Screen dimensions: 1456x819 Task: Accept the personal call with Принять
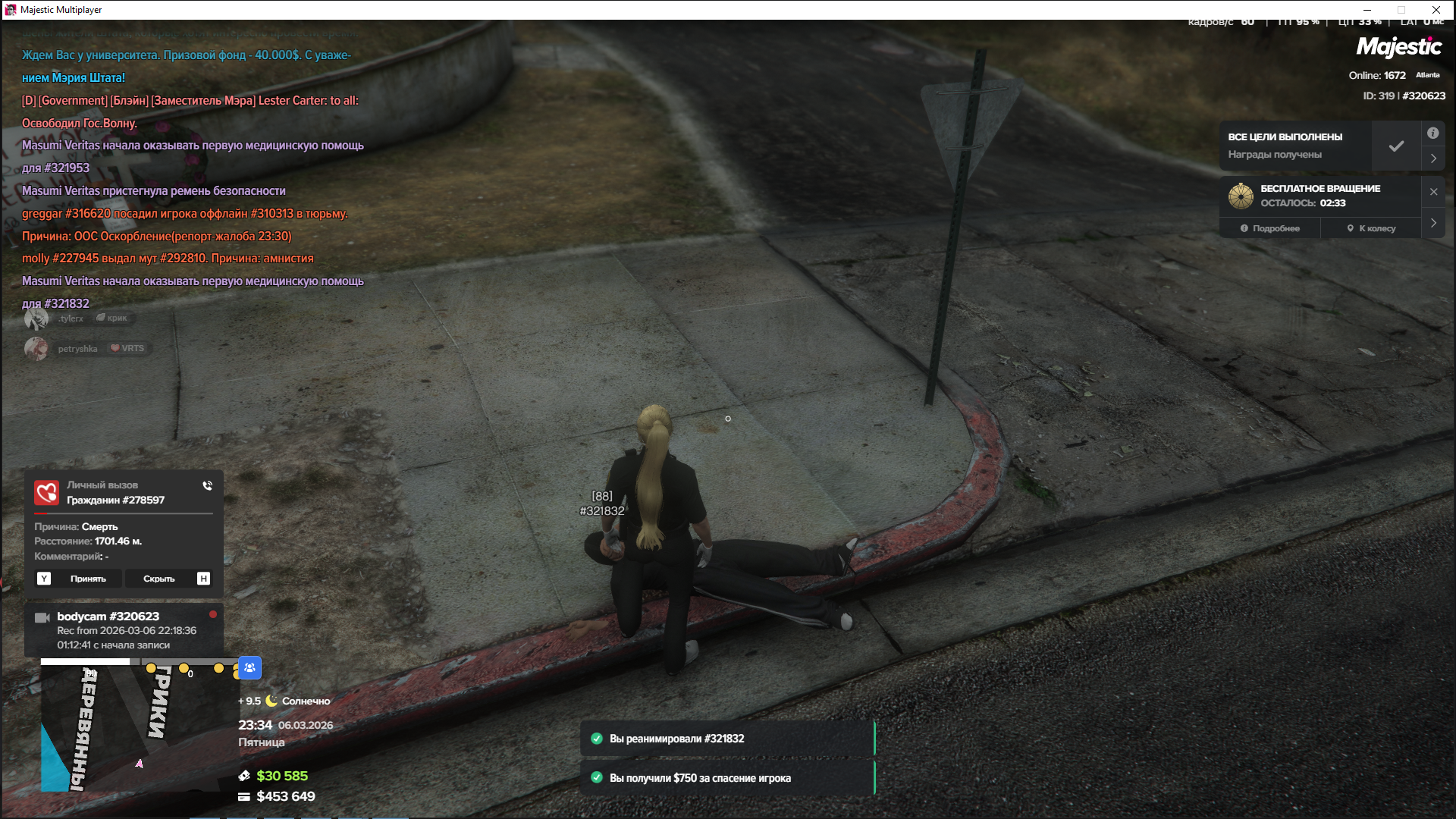pos(88,579)
